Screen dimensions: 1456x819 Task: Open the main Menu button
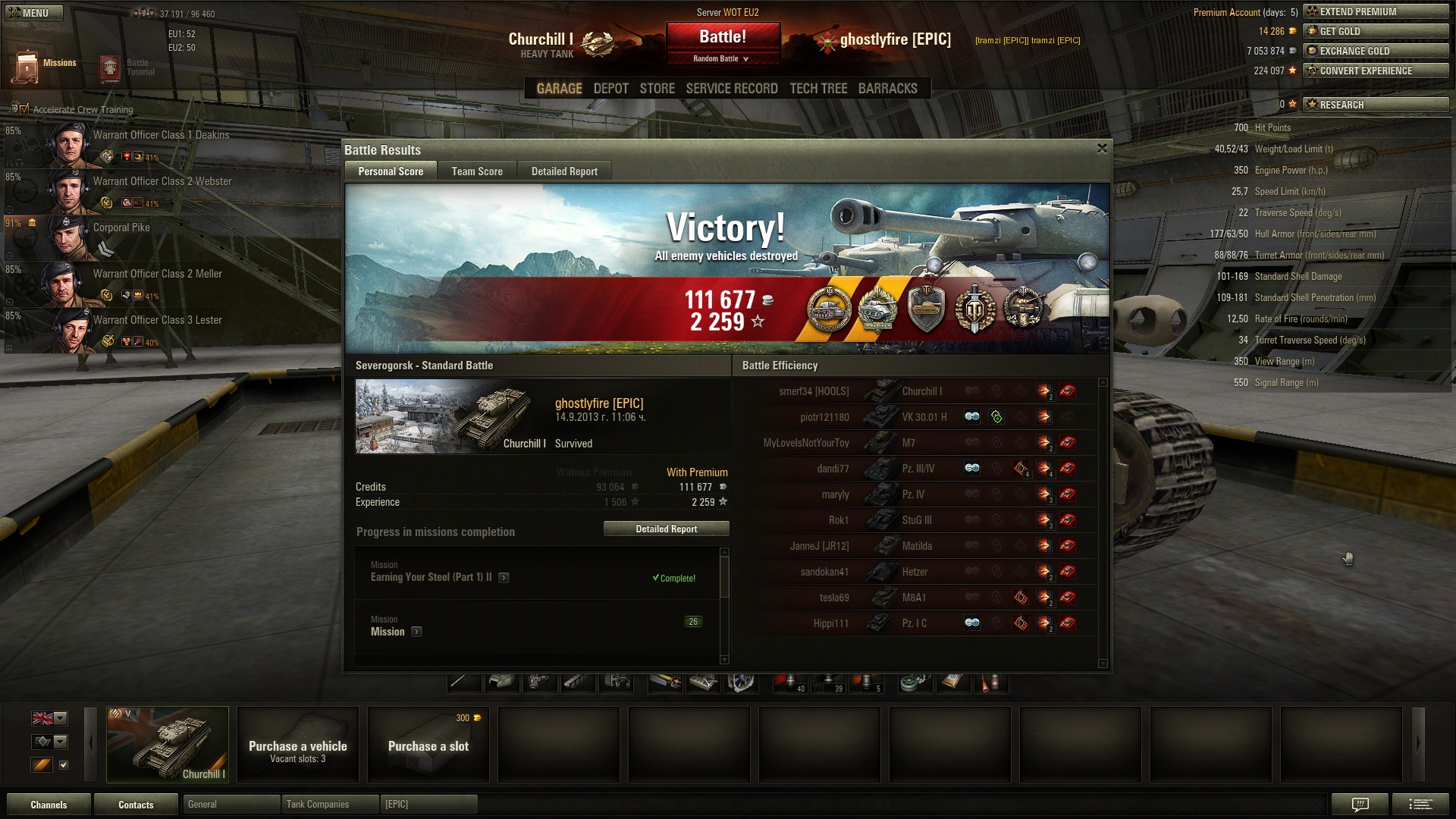[x=33, y=13]
